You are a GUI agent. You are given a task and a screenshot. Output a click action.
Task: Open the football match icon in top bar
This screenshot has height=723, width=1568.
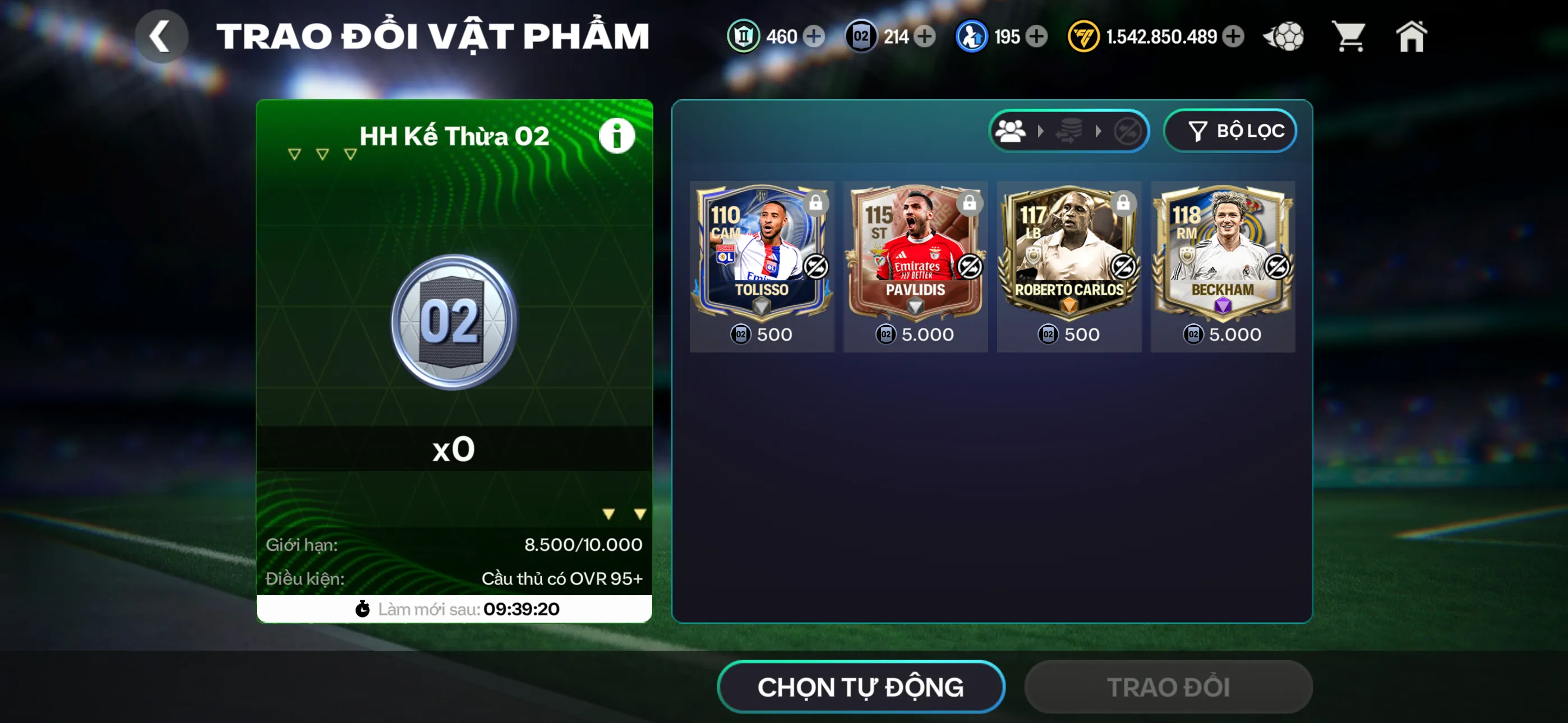[x=1284, y=36]
